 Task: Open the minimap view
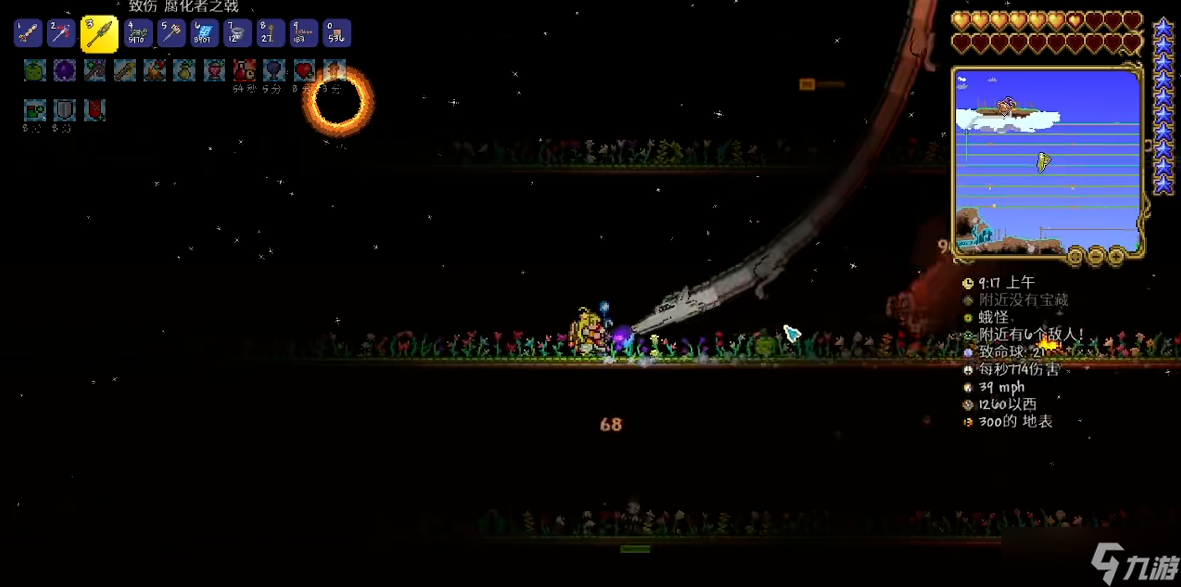click(x=1075, y=257)
